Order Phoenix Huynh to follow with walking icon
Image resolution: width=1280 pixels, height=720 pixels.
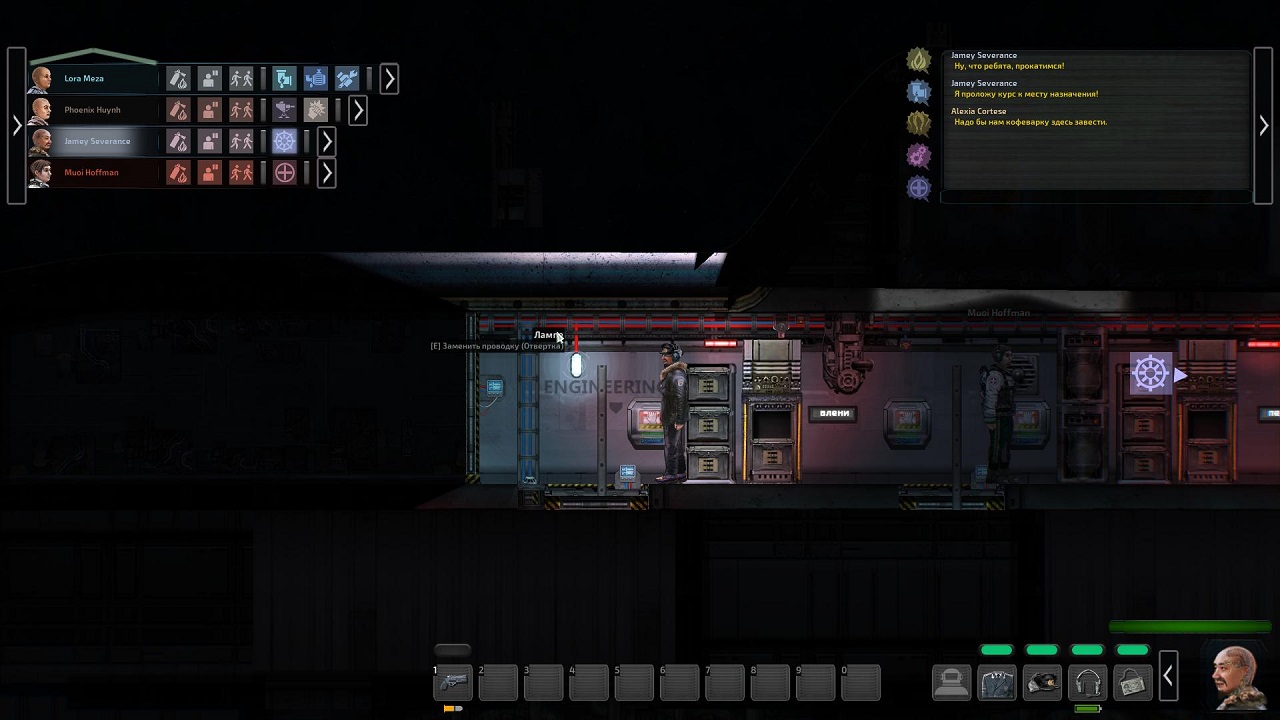241,110
